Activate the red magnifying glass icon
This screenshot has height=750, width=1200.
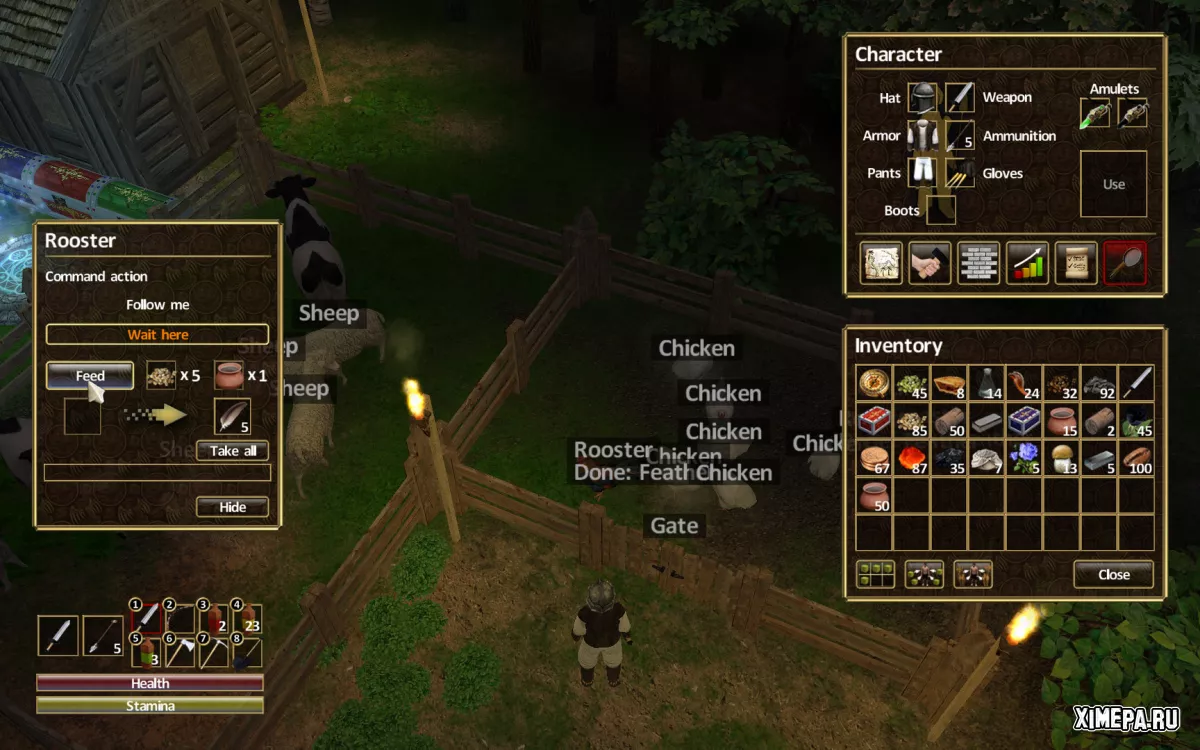1124,263
